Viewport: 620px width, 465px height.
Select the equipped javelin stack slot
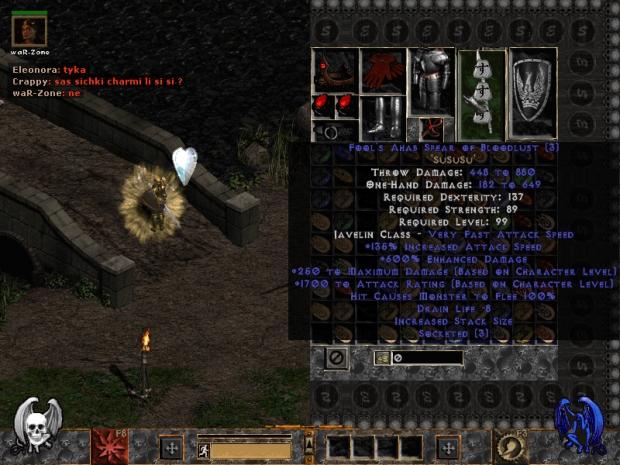tap(482, 93)
